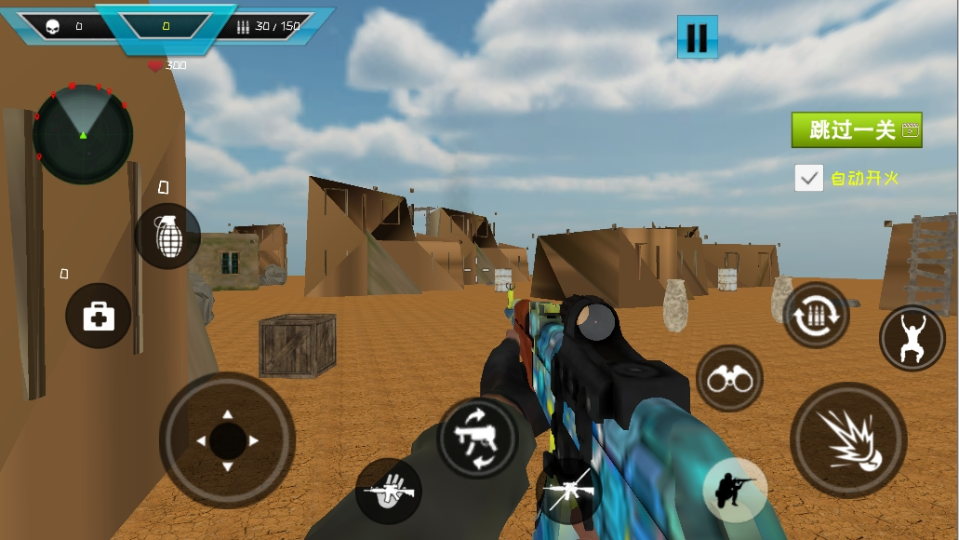Reload ammo with the bullets reload icon
Image resolution: width=959 pixels, height=540 pixels.
pyautogui.click(x=816, y=315)
